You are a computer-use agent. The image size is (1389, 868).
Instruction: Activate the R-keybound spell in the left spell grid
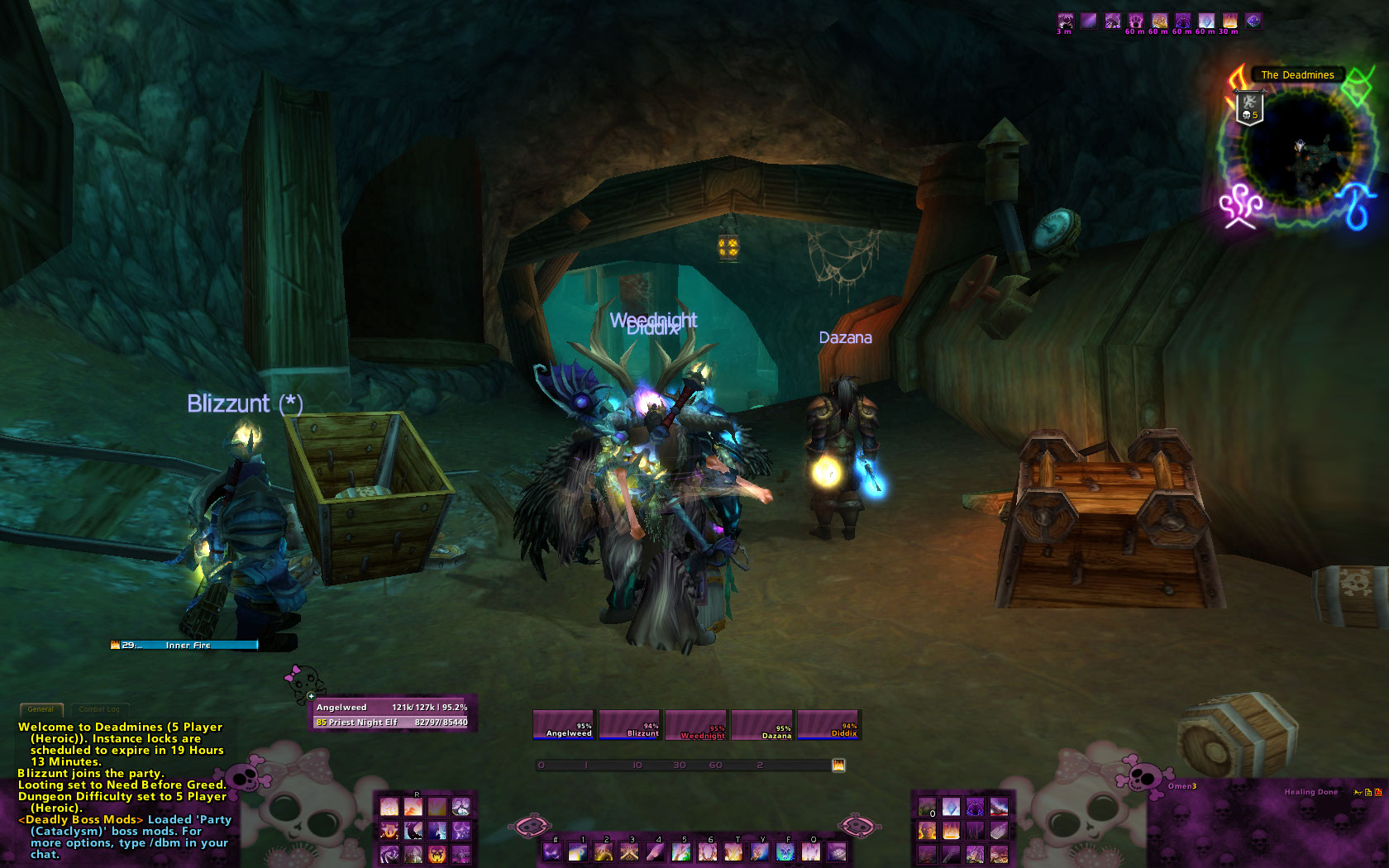point(413,808)
